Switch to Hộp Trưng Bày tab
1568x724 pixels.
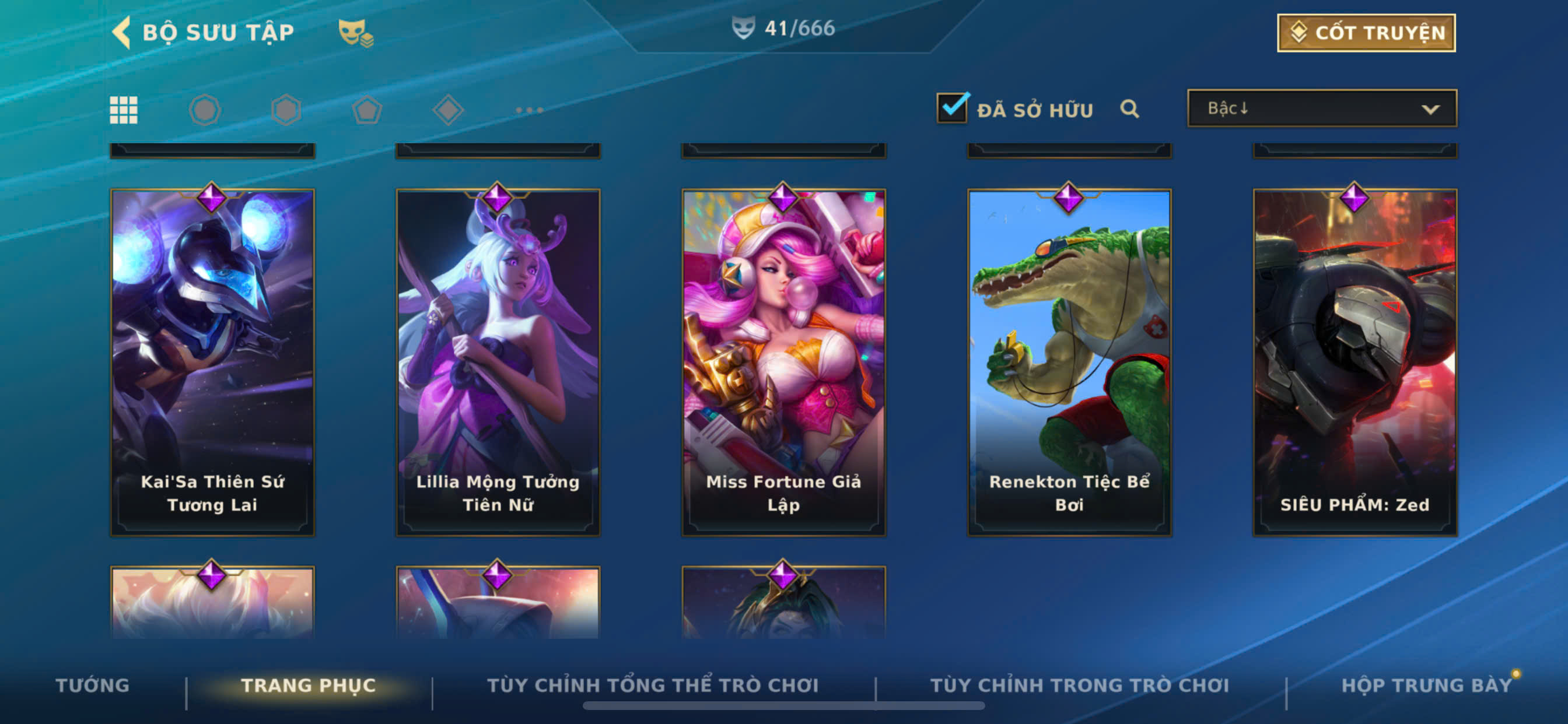click(x=1426, y=685)
